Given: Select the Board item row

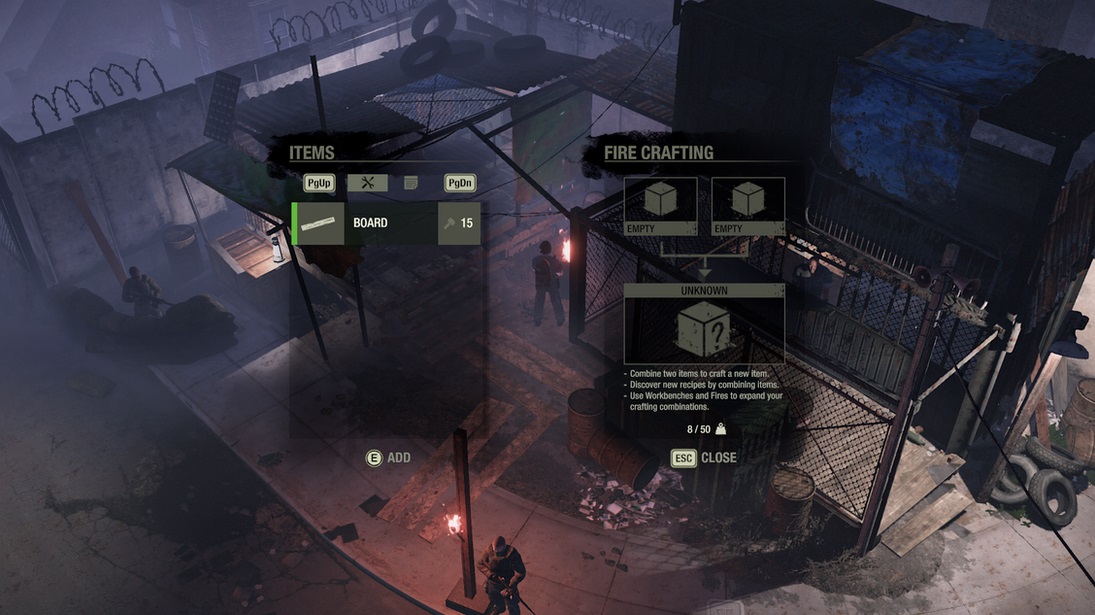Looking at the screenshot, I should [x=385, y=223].
